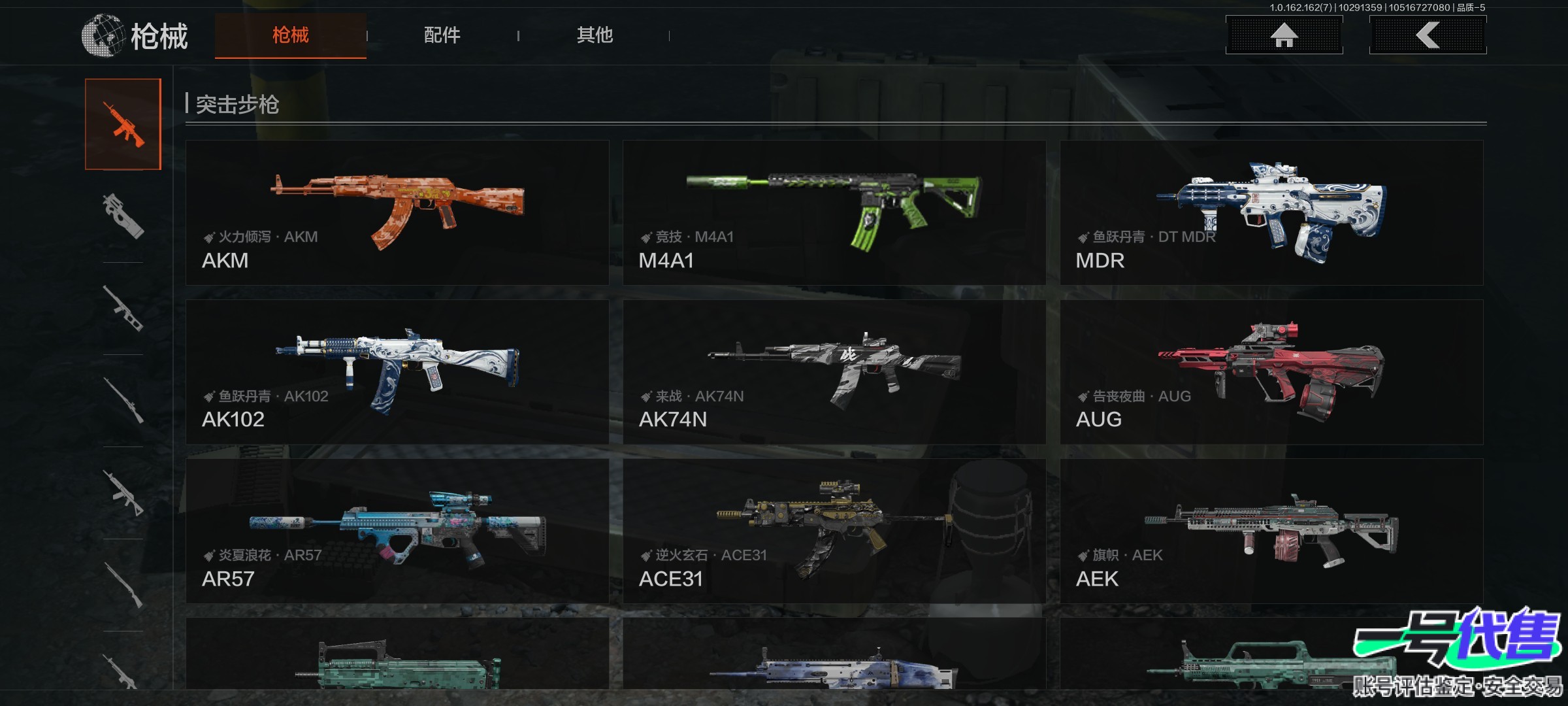This screenshot has width=1568, height=706.
Task: Select the green M4A1 card
Action: point(834,212)
